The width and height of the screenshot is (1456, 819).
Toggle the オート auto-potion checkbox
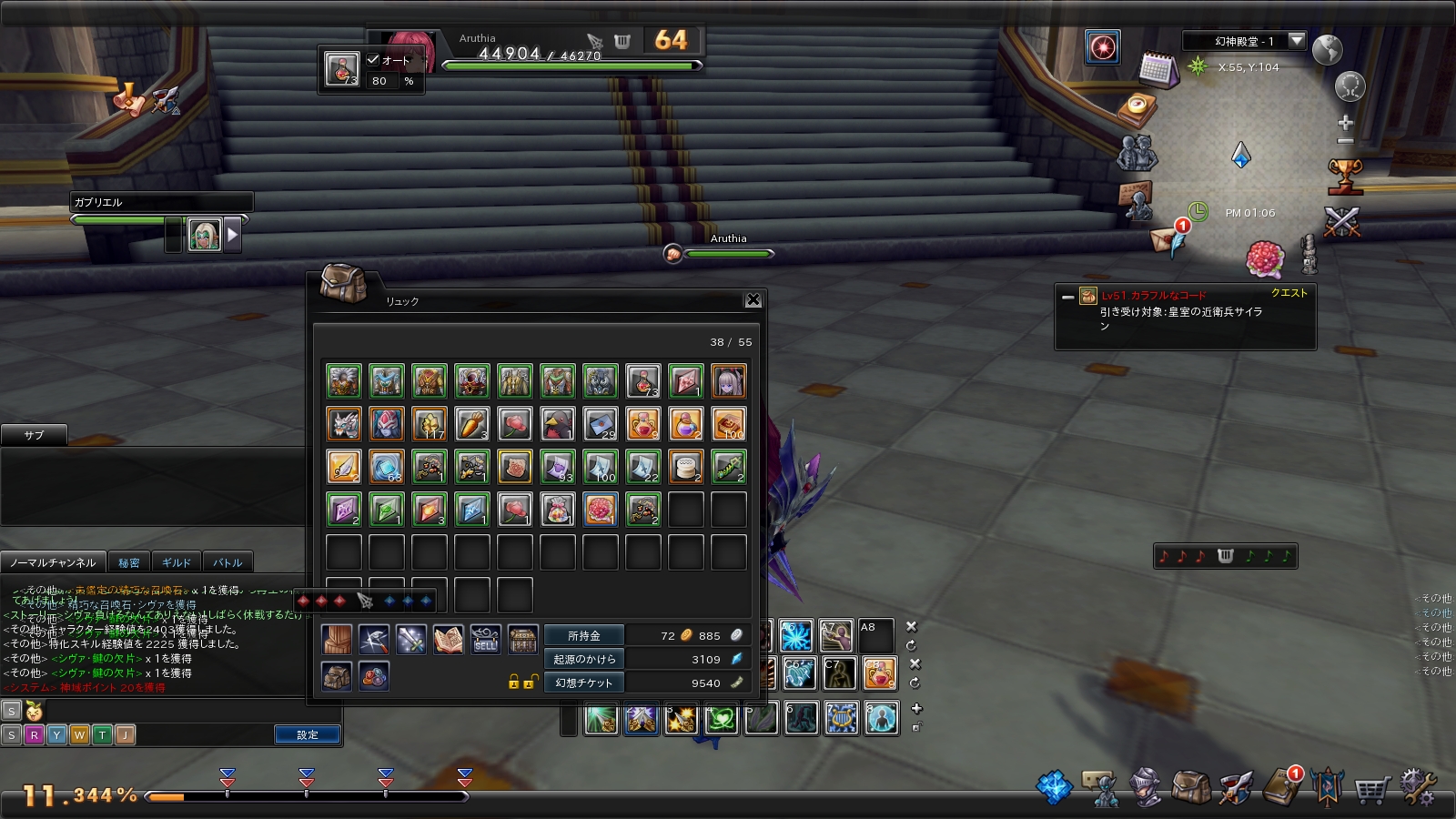click(373, 60)
